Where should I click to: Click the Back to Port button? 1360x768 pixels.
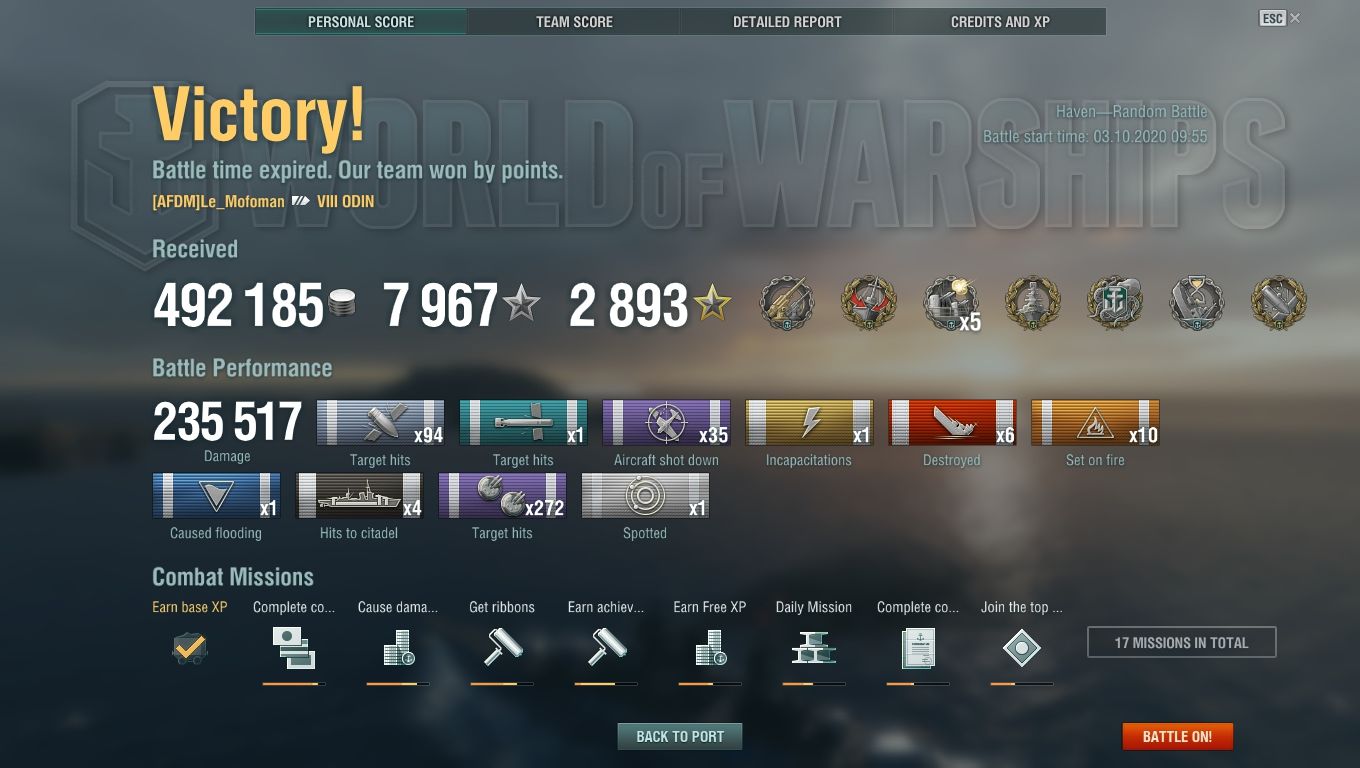(x=680, y=736)
